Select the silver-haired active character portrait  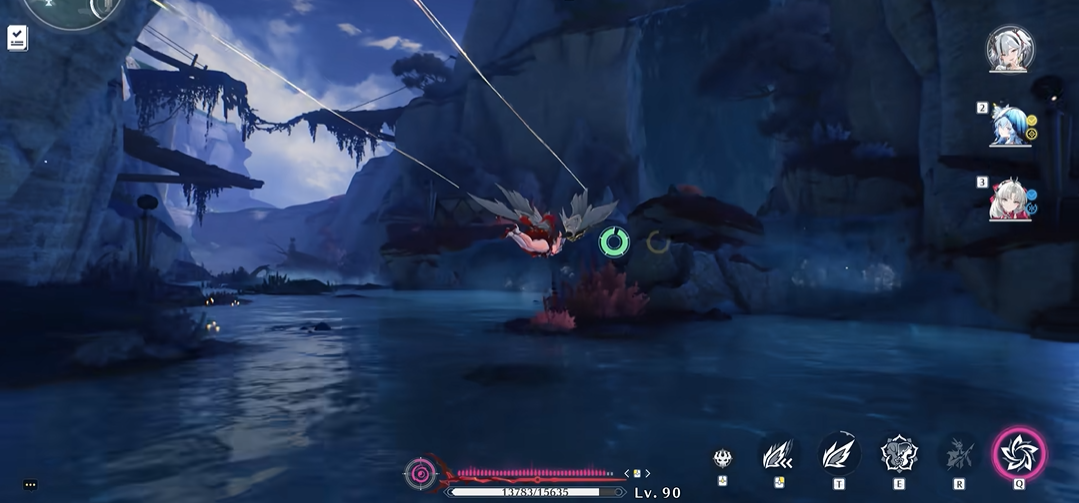pyautogui.click(x=1009, y=49)
